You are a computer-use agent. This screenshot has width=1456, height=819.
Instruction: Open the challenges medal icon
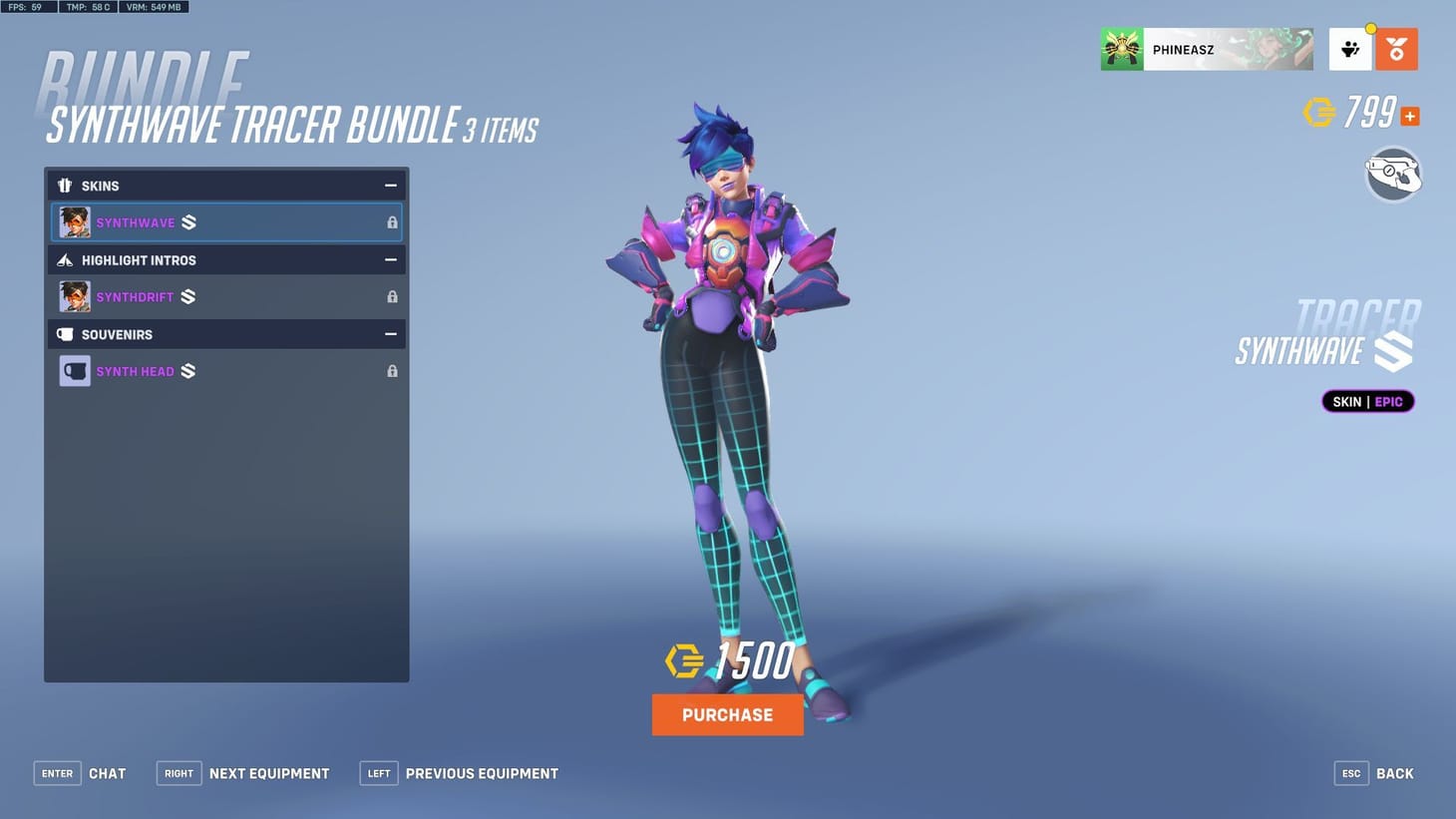point(1396,48)
